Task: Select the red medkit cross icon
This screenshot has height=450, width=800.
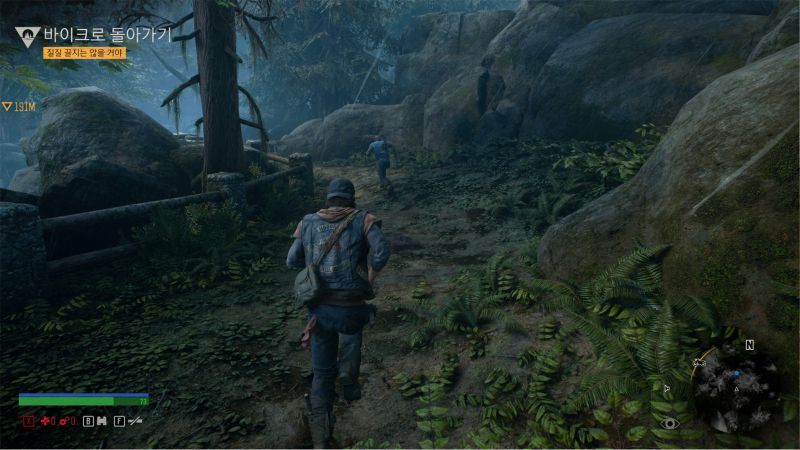Action: pyautogui.click(x=45, y=421)
